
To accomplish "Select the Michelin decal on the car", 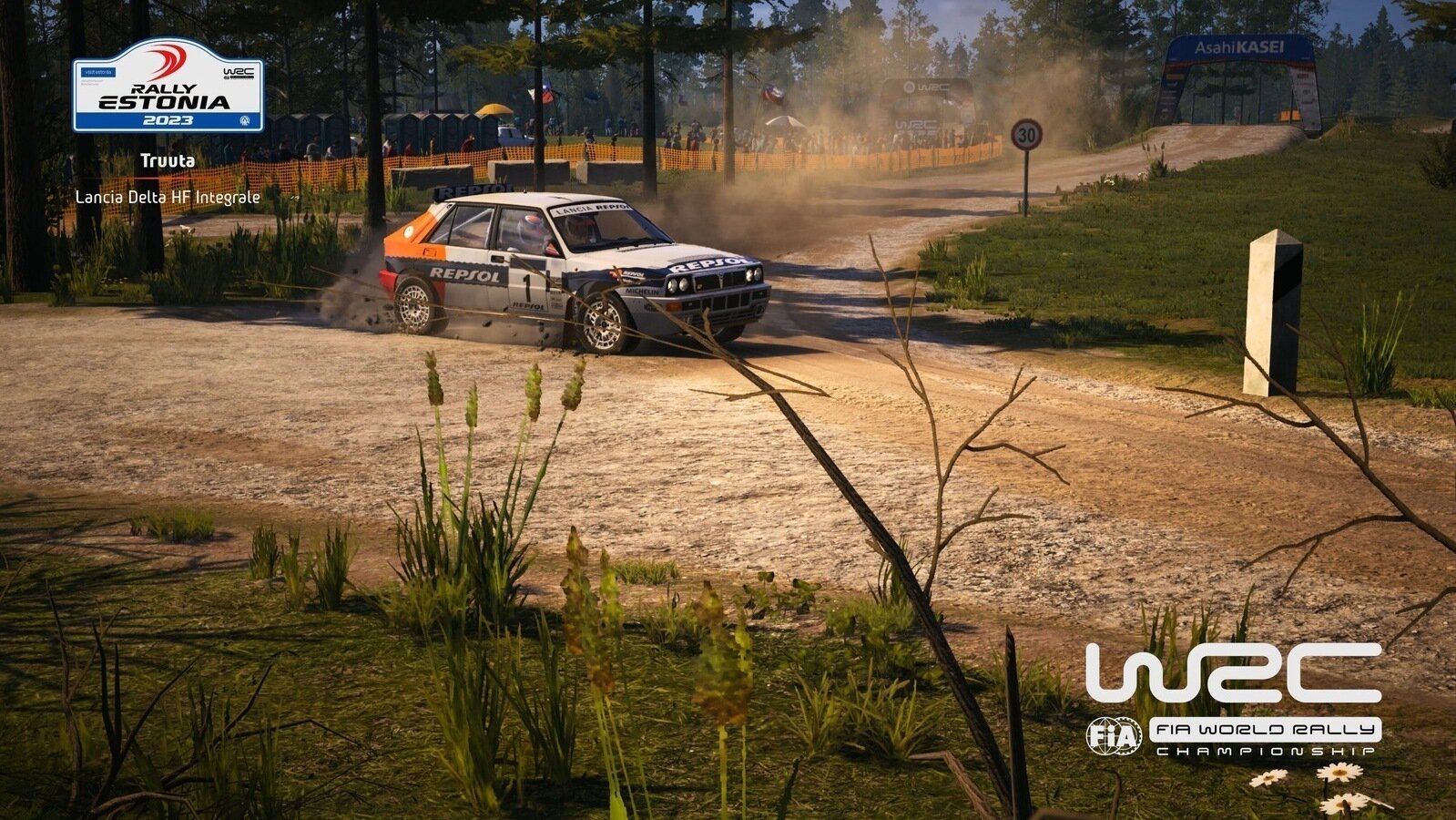I will click(642, 292).
